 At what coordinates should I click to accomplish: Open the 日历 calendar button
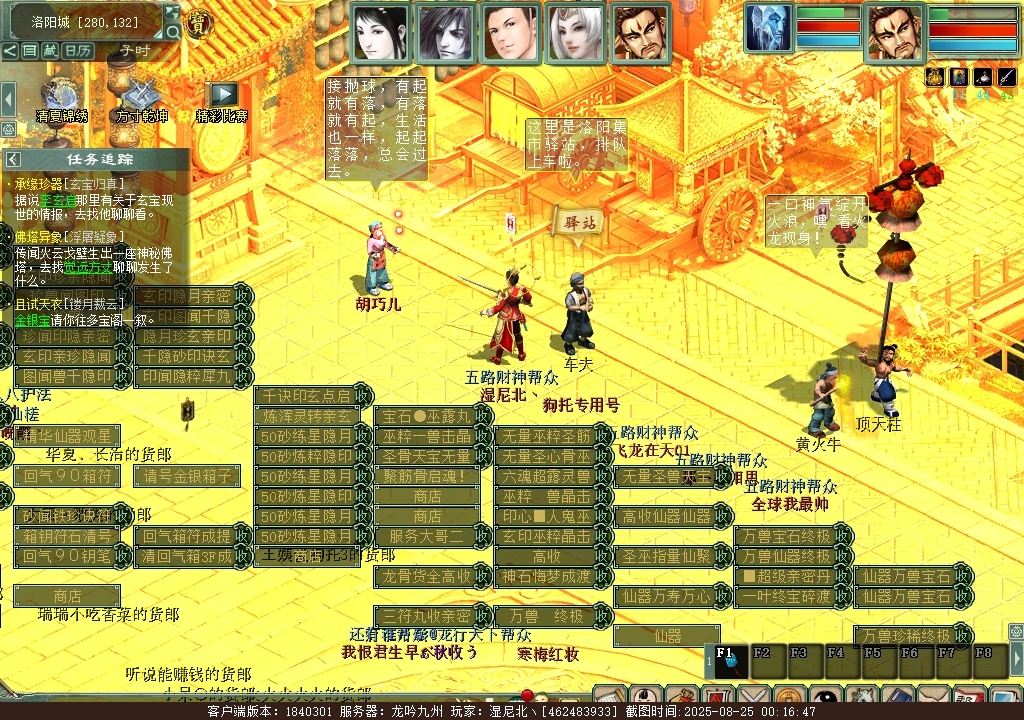point(78,50)
